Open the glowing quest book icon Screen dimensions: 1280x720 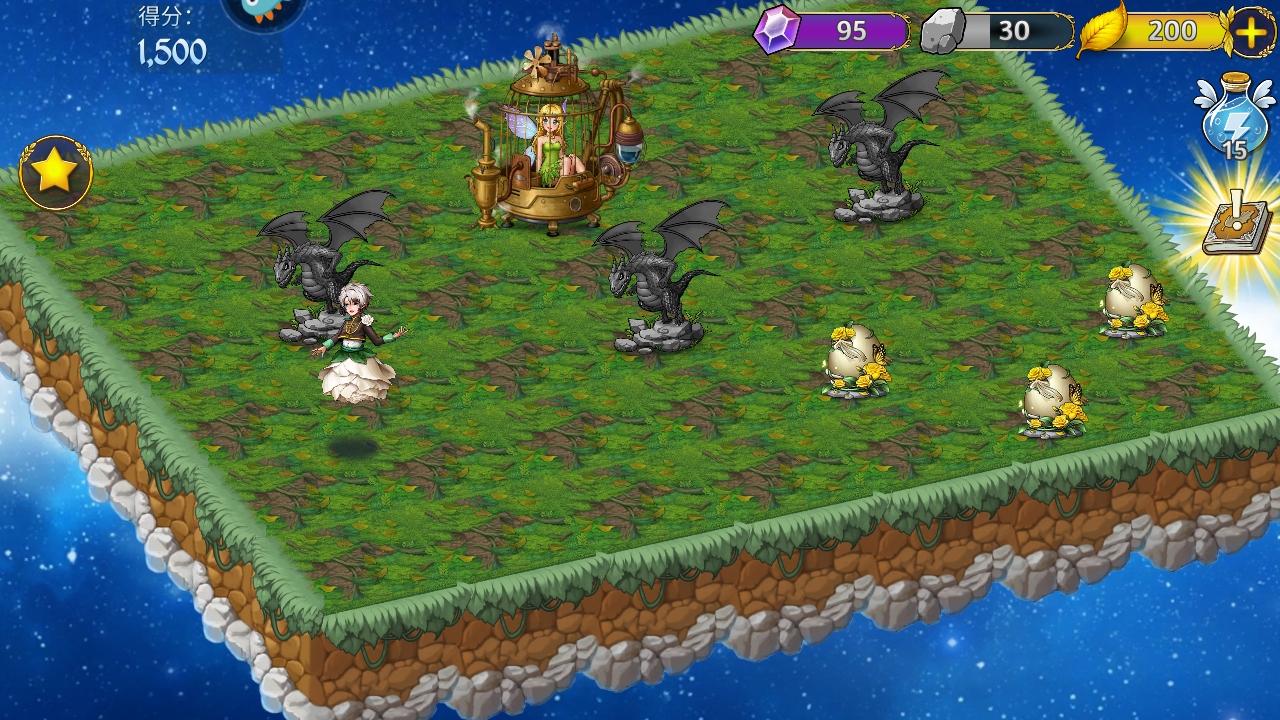point(1236,226)
